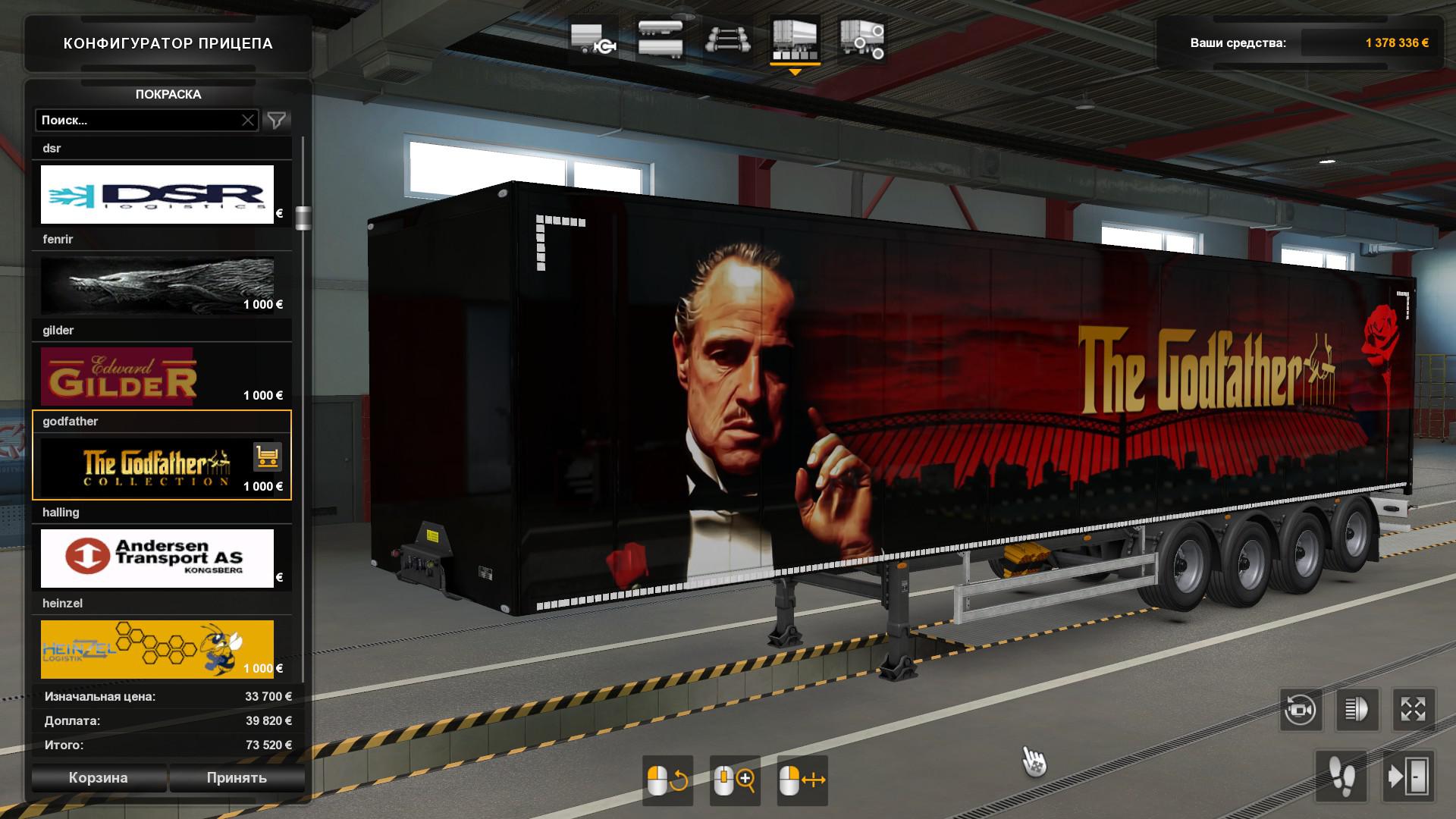Switch to the chassis axle tab
Image resolution: width=1456 pixels, height=819 pixels.
728,39
